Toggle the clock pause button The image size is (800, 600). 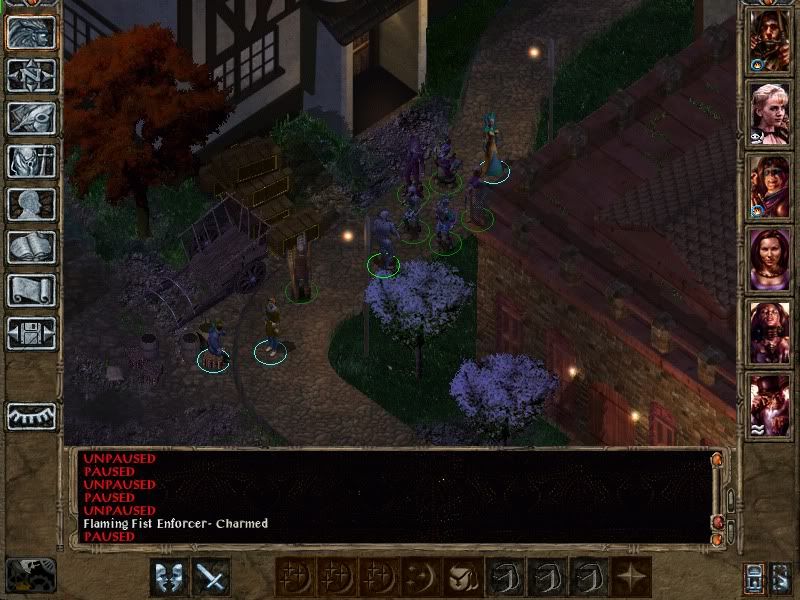pyautogui.click(x=31, y=575)
